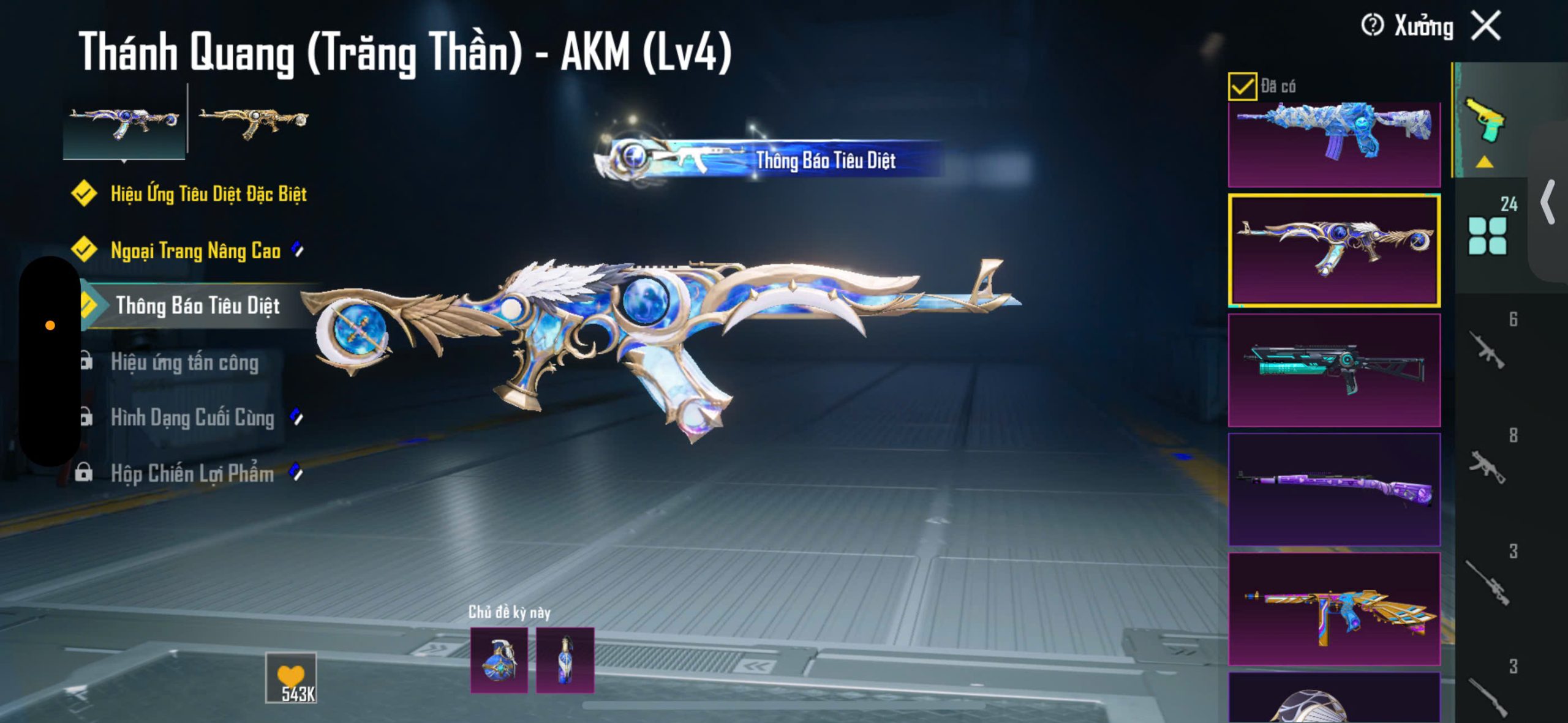The width and height of the screenshot is (1568, 723).
Task: Toggle the Đã có owned filter checkbox
Action: [1242, 86]
